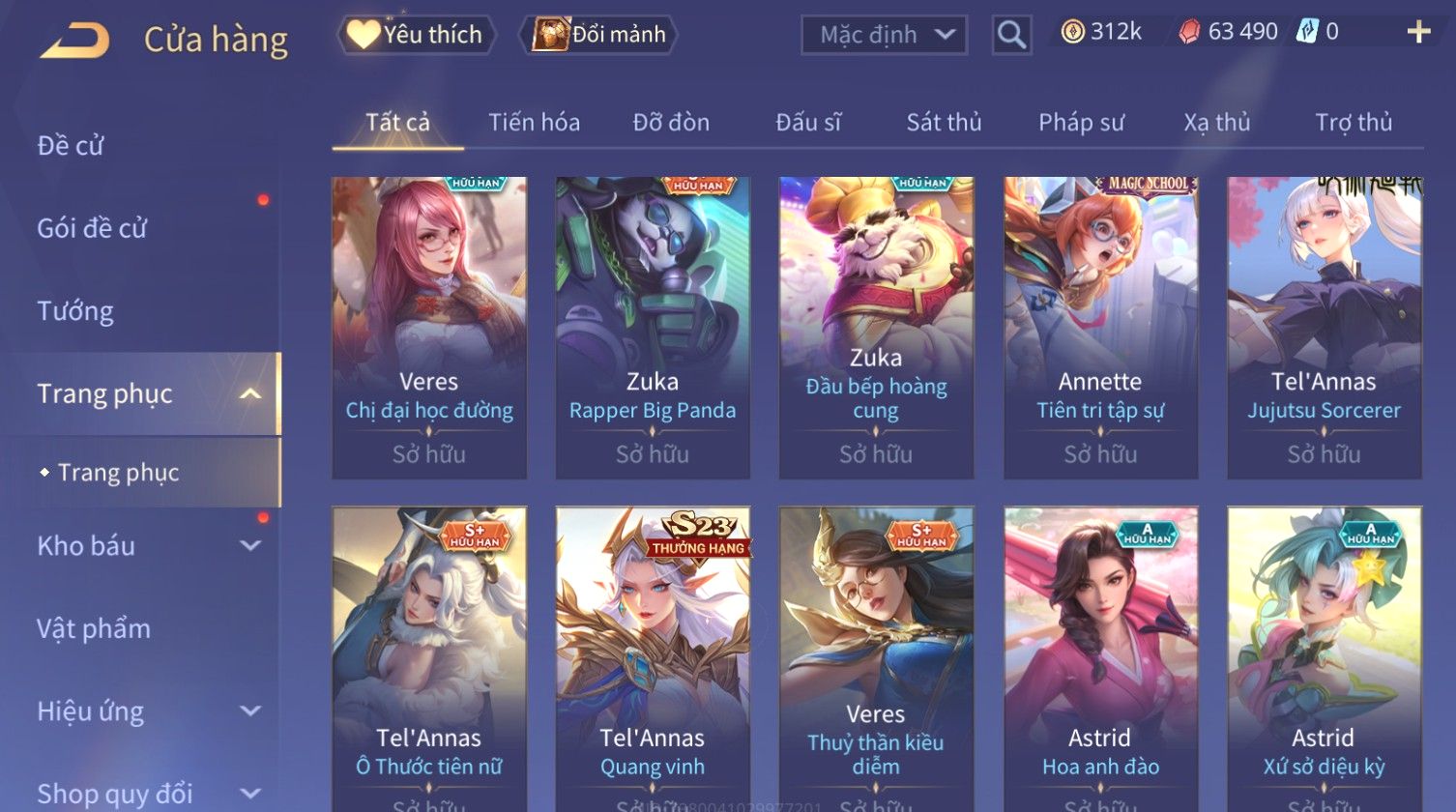
Task: Select the Pháp sư tab
Action: point(1081,123)
